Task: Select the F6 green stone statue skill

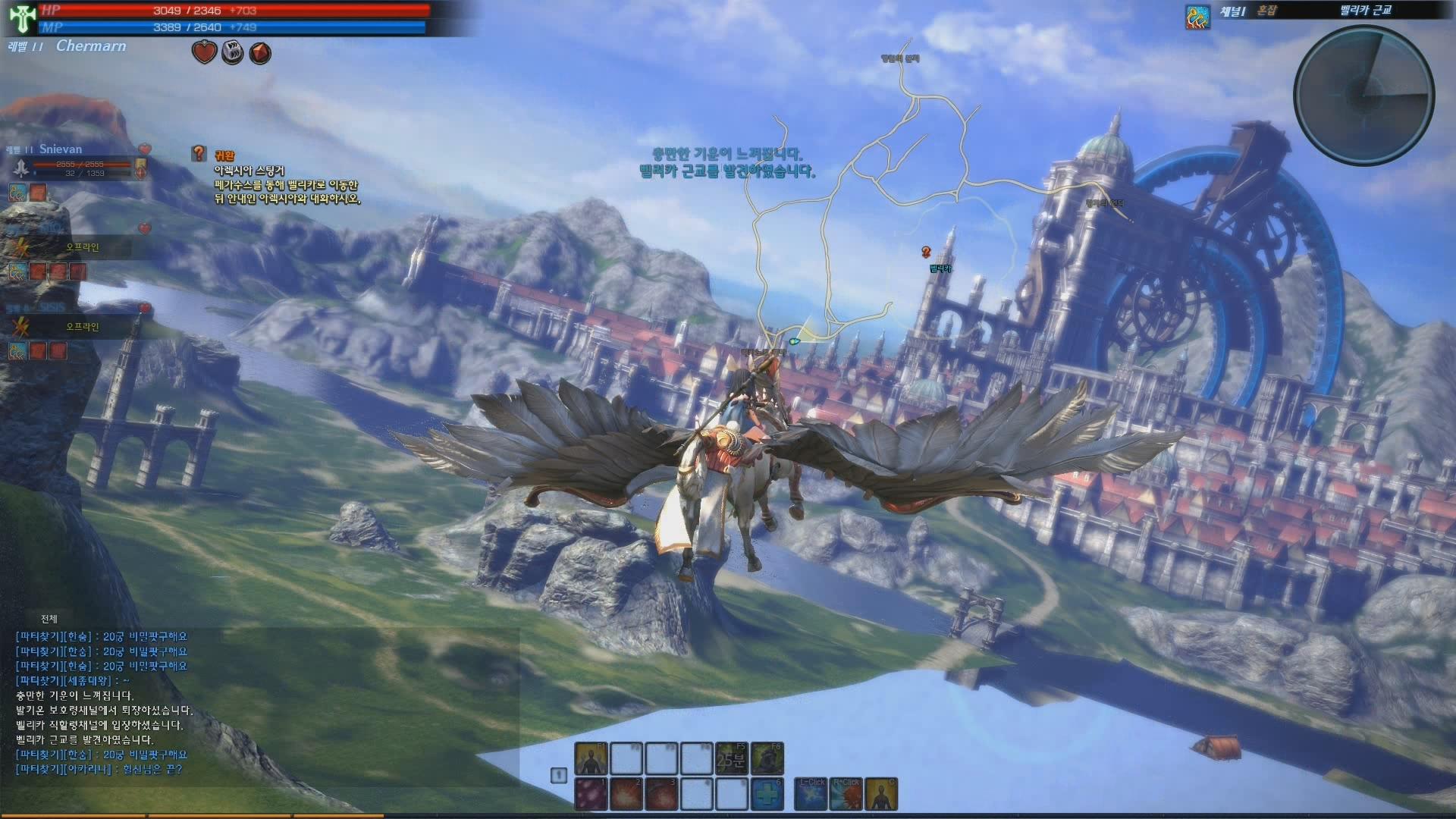Action: coord(767,758)
